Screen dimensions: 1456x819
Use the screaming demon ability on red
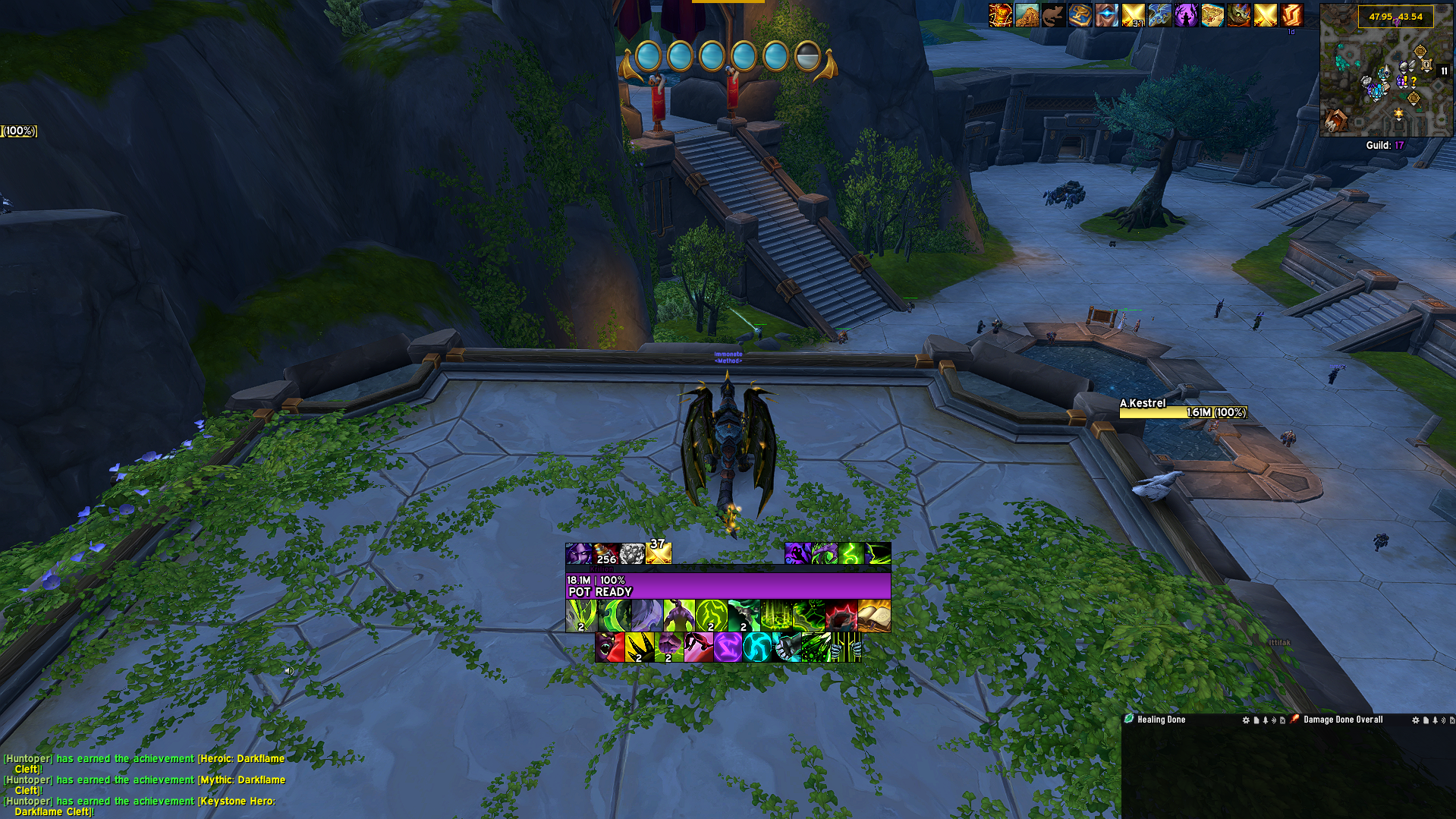pyautogui.click(x=610, y=647)
